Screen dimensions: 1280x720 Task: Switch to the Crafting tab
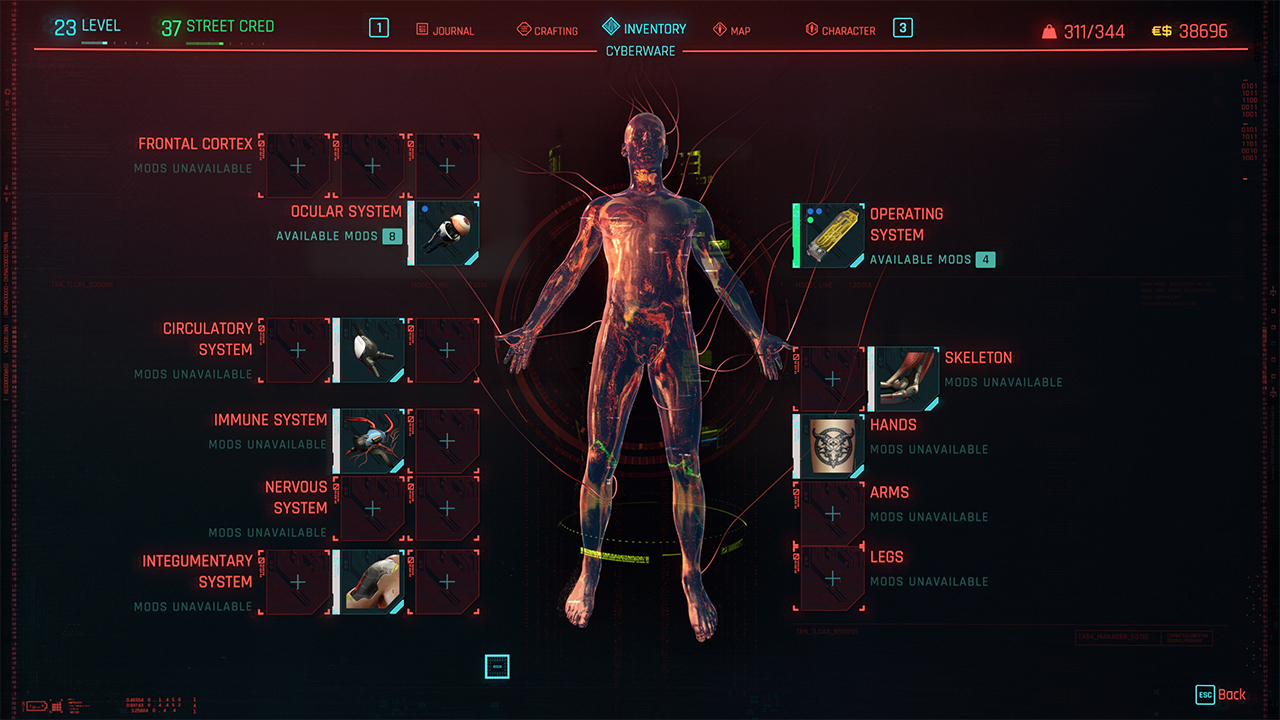(547, 30)
